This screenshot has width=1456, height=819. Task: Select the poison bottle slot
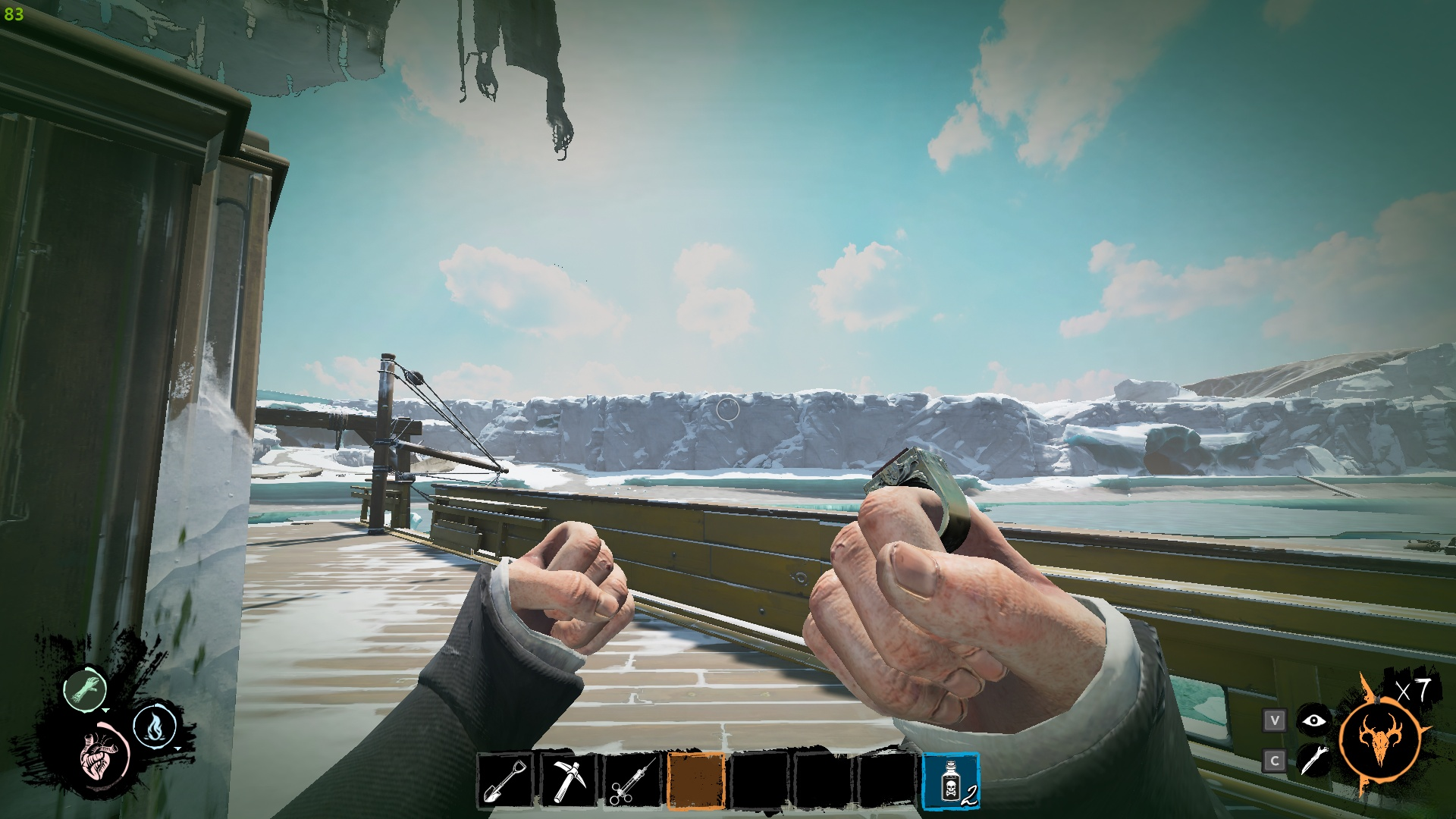[x=951, y=780]
